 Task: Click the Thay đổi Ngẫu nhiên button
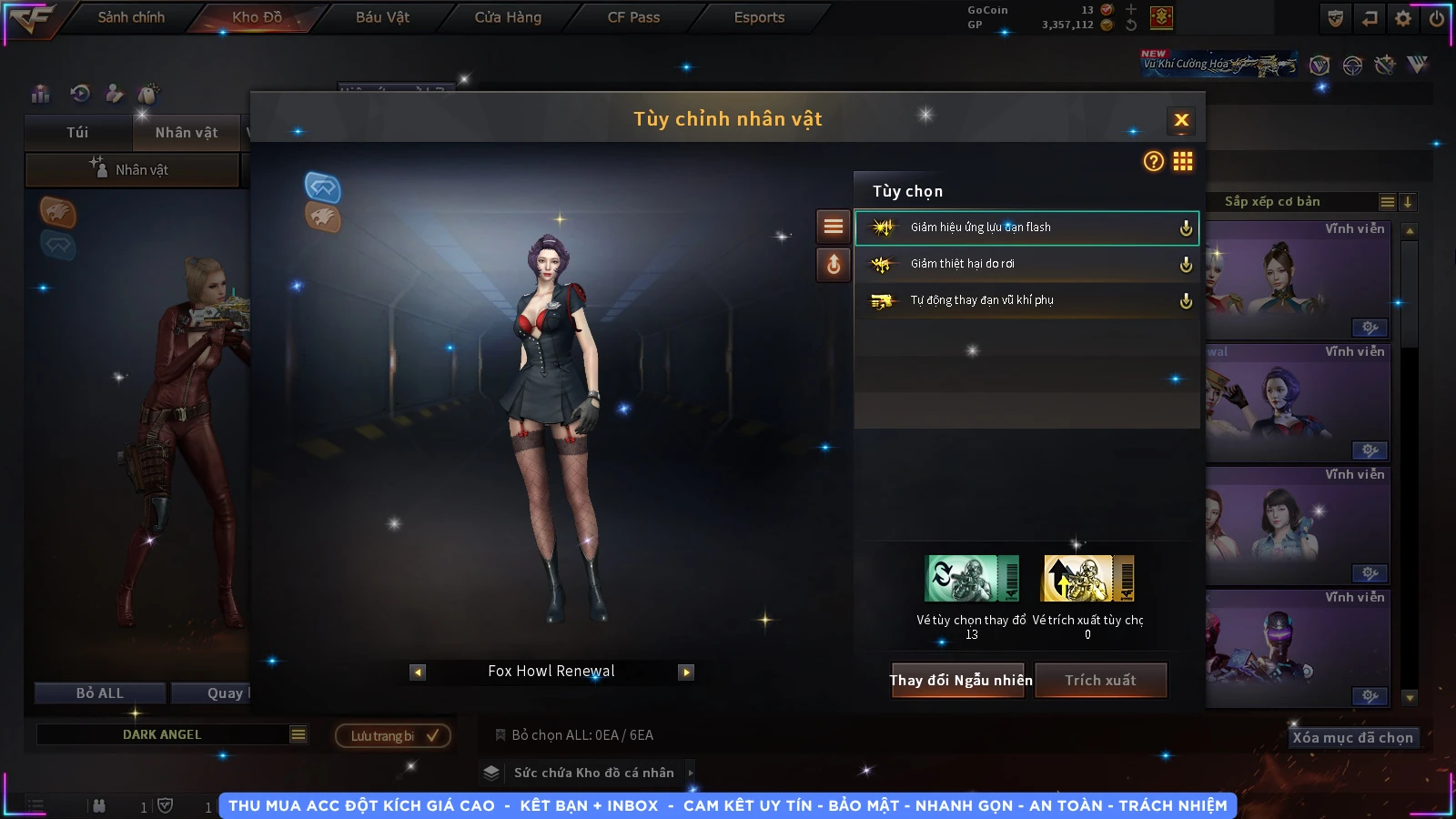[x=959, y=681]
